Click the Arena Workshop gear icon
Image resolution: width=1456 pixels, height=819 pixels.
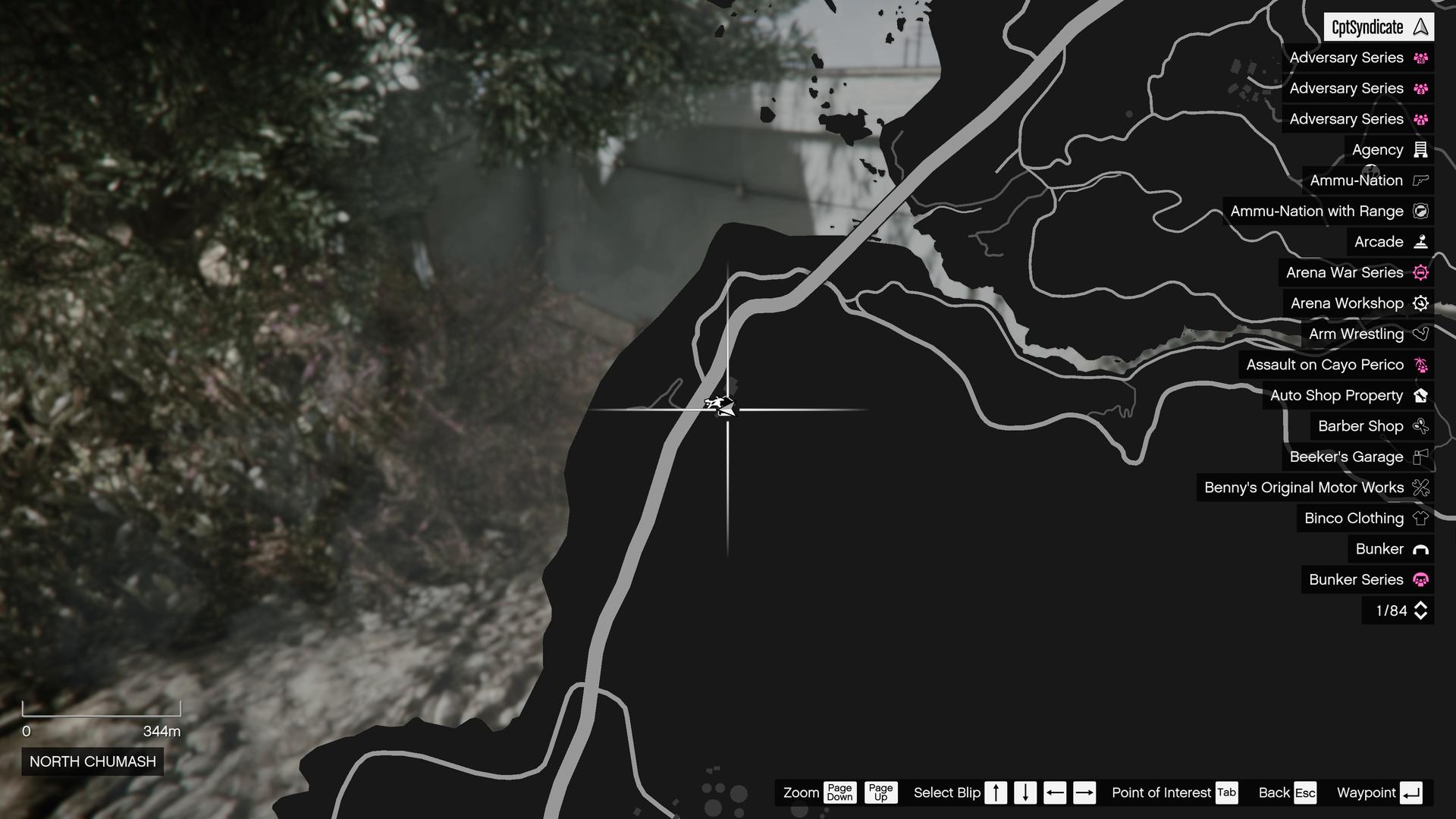(x=1420, y=303)
